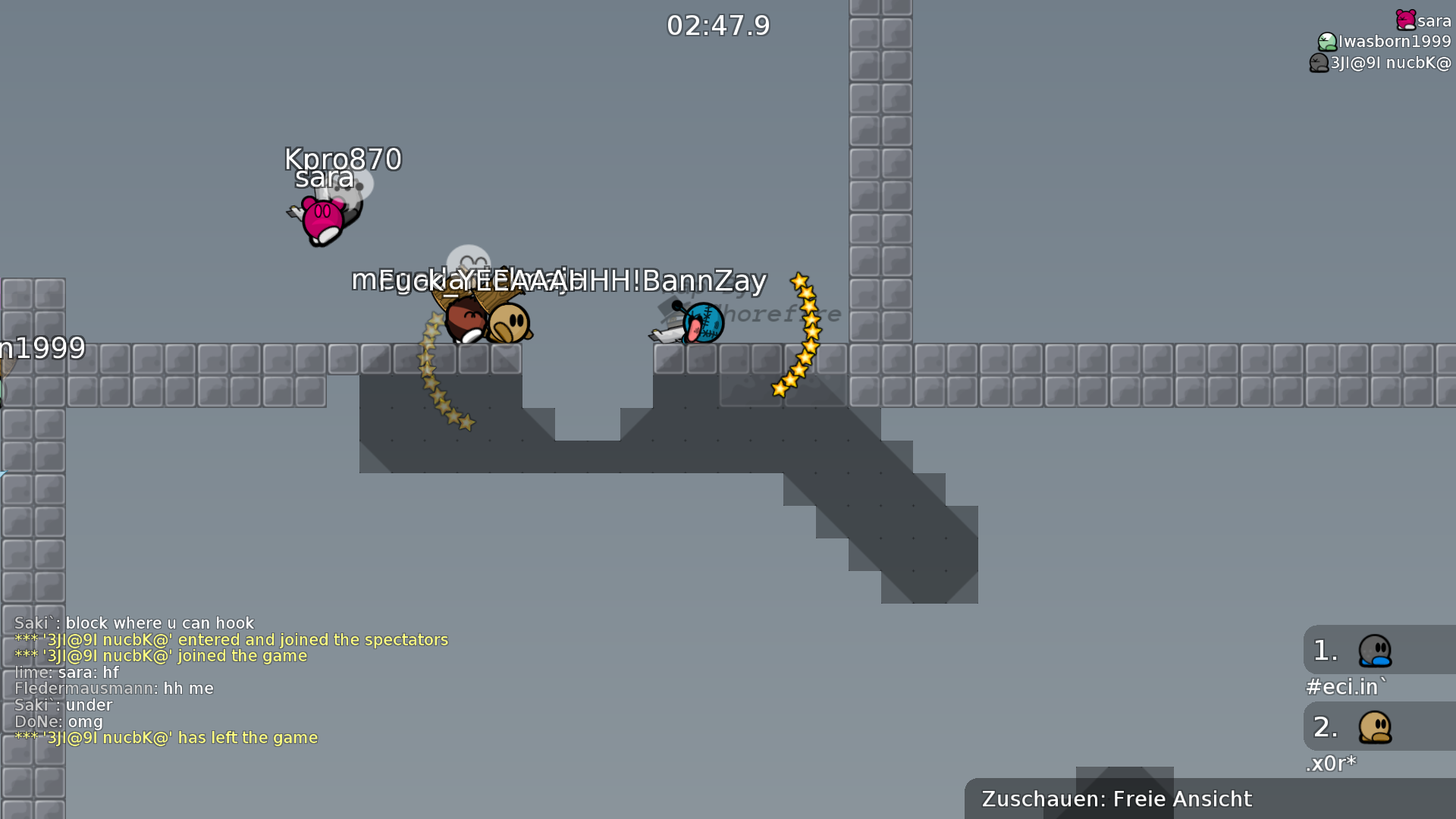Select sara's pink tee in the spectator list
Viewport: 1456px width, 819px height.
(1407, 20)
